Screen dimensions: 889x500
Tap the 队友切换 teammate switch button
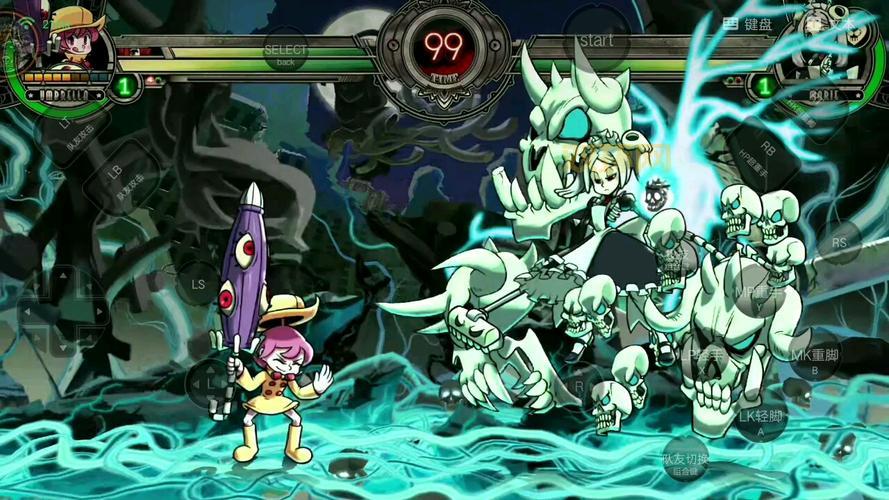click(x=684, y=461)
